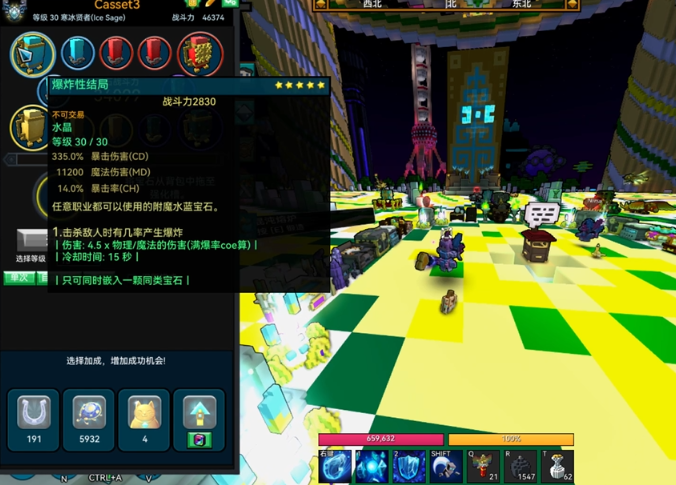
Task: Select the yellow gem socket
Action: (x=31, y=128)
